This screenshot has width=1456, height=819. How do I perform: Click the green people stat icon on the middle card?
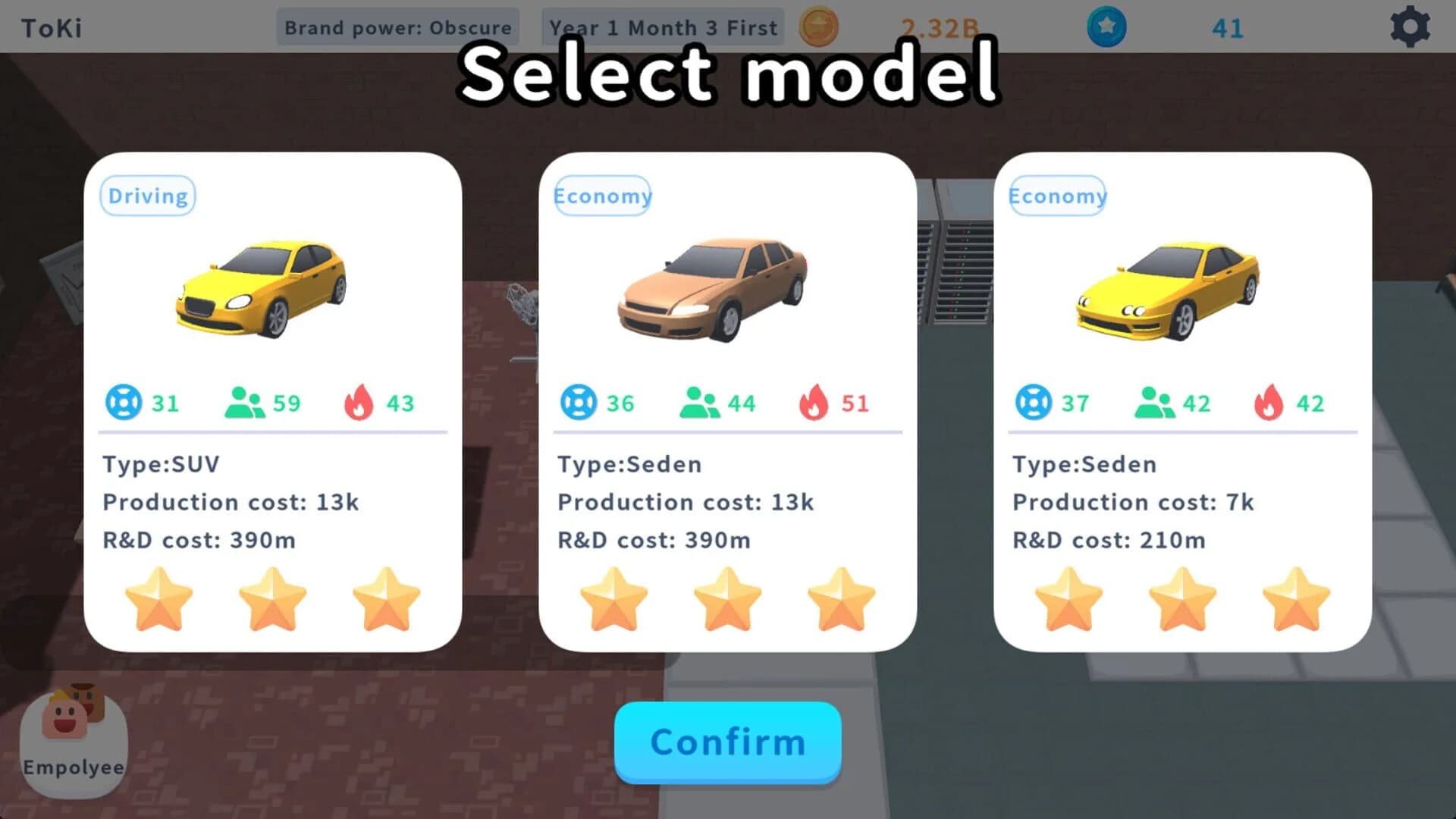tap(698, 403)
